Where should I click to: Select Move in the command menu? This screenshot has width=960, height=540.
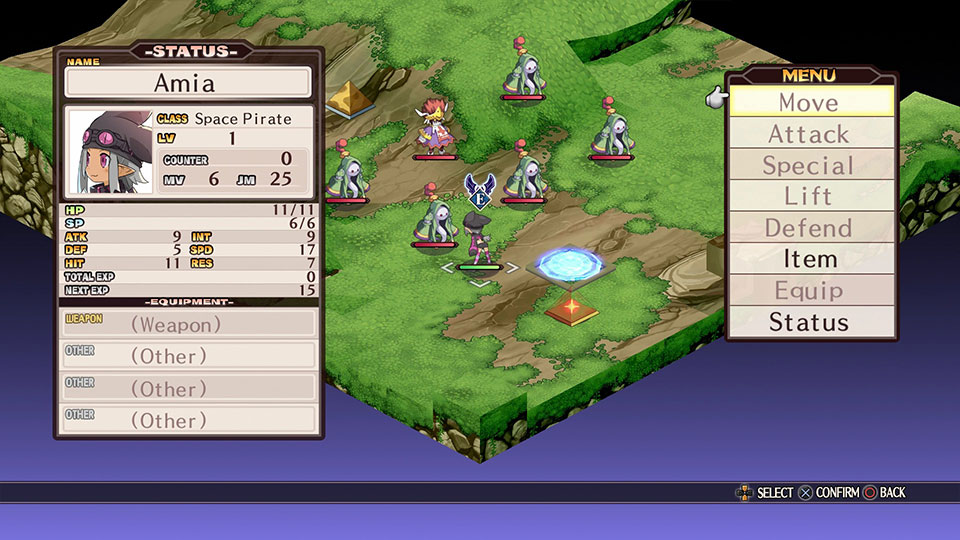pyautogui.click(x=810, y=102)
